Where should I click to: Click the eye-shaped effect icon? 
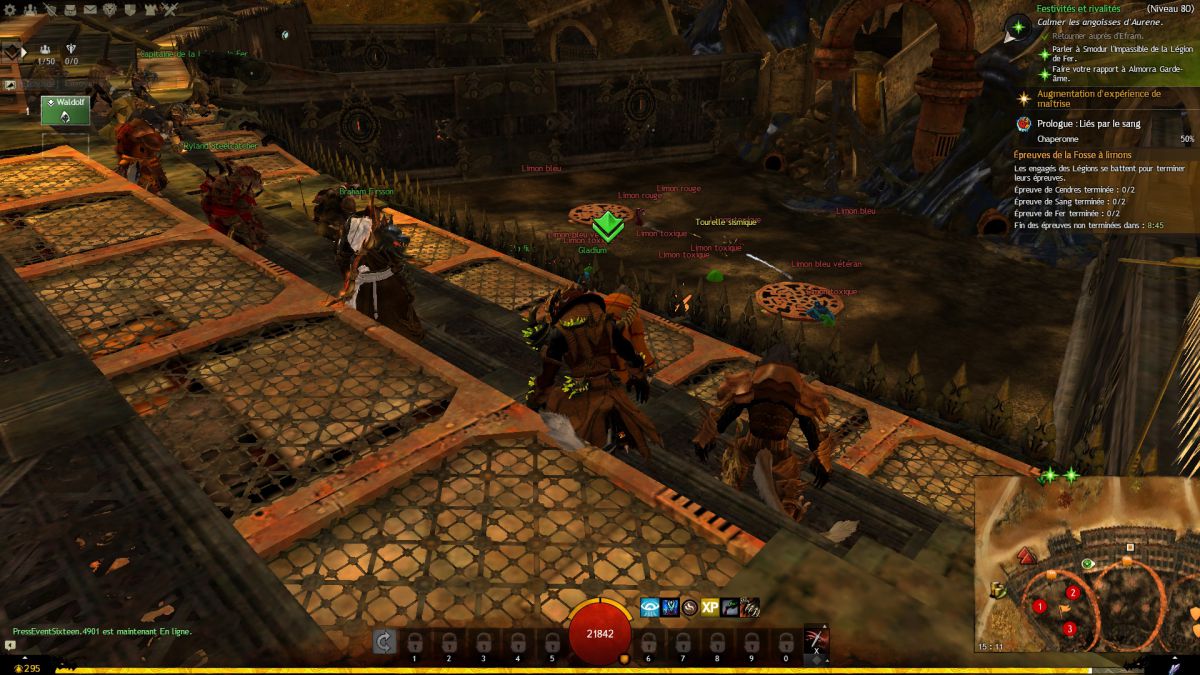(x=650, y=607)
